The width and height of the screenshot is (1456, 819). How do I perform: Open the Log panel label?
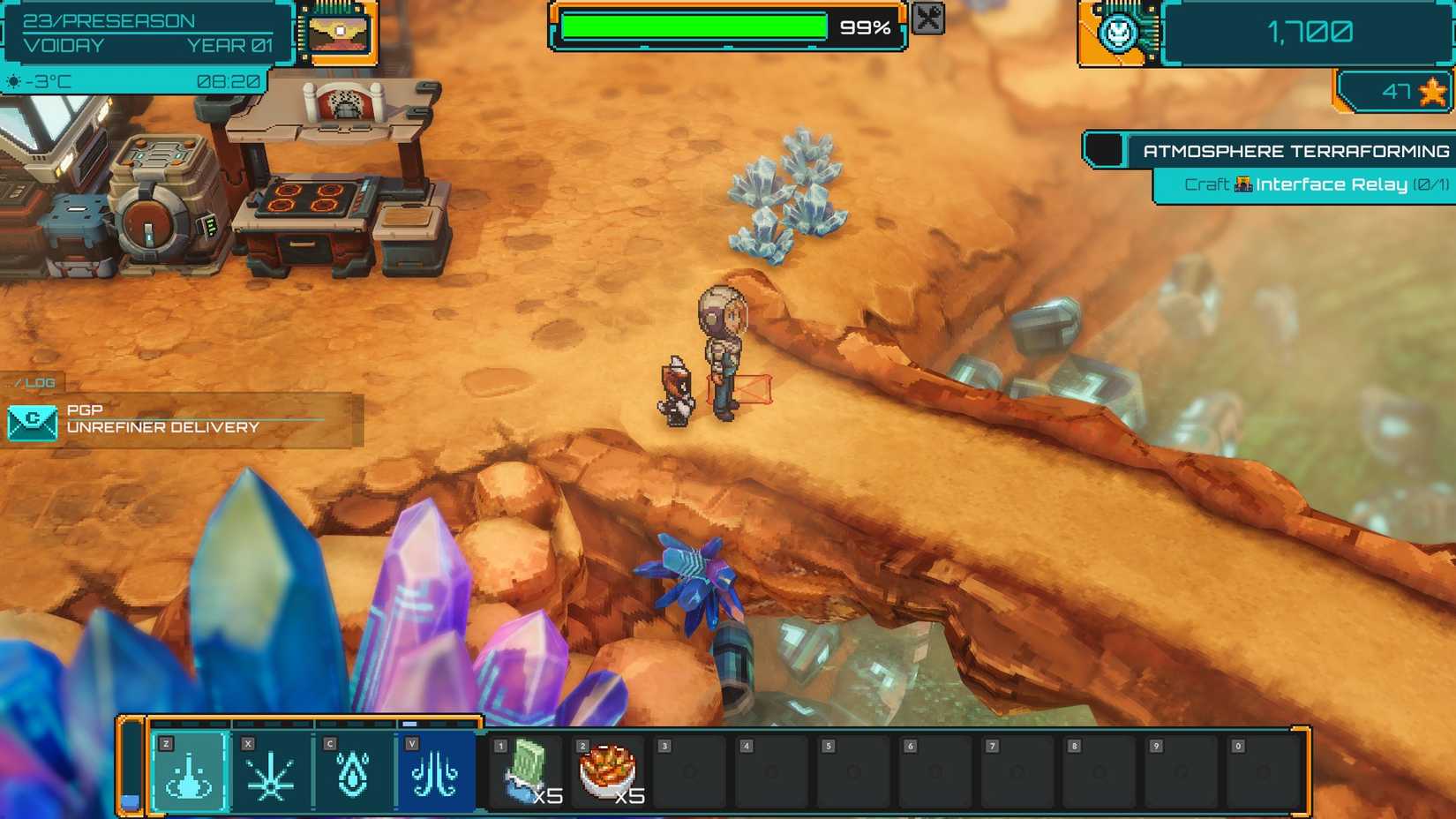click(x=35, y=383)
